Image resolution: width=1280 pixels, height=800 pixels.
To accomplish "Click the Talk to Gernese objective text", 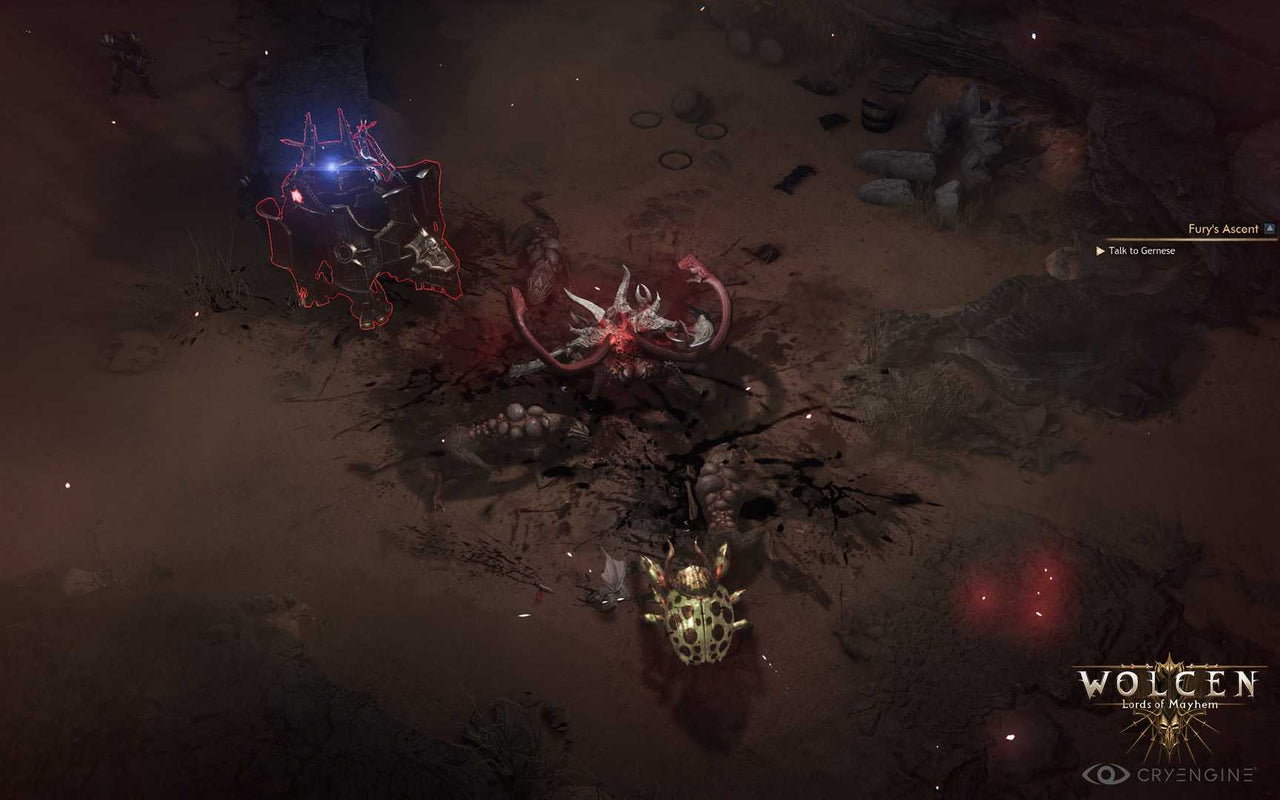I will tap(1140, 252).
